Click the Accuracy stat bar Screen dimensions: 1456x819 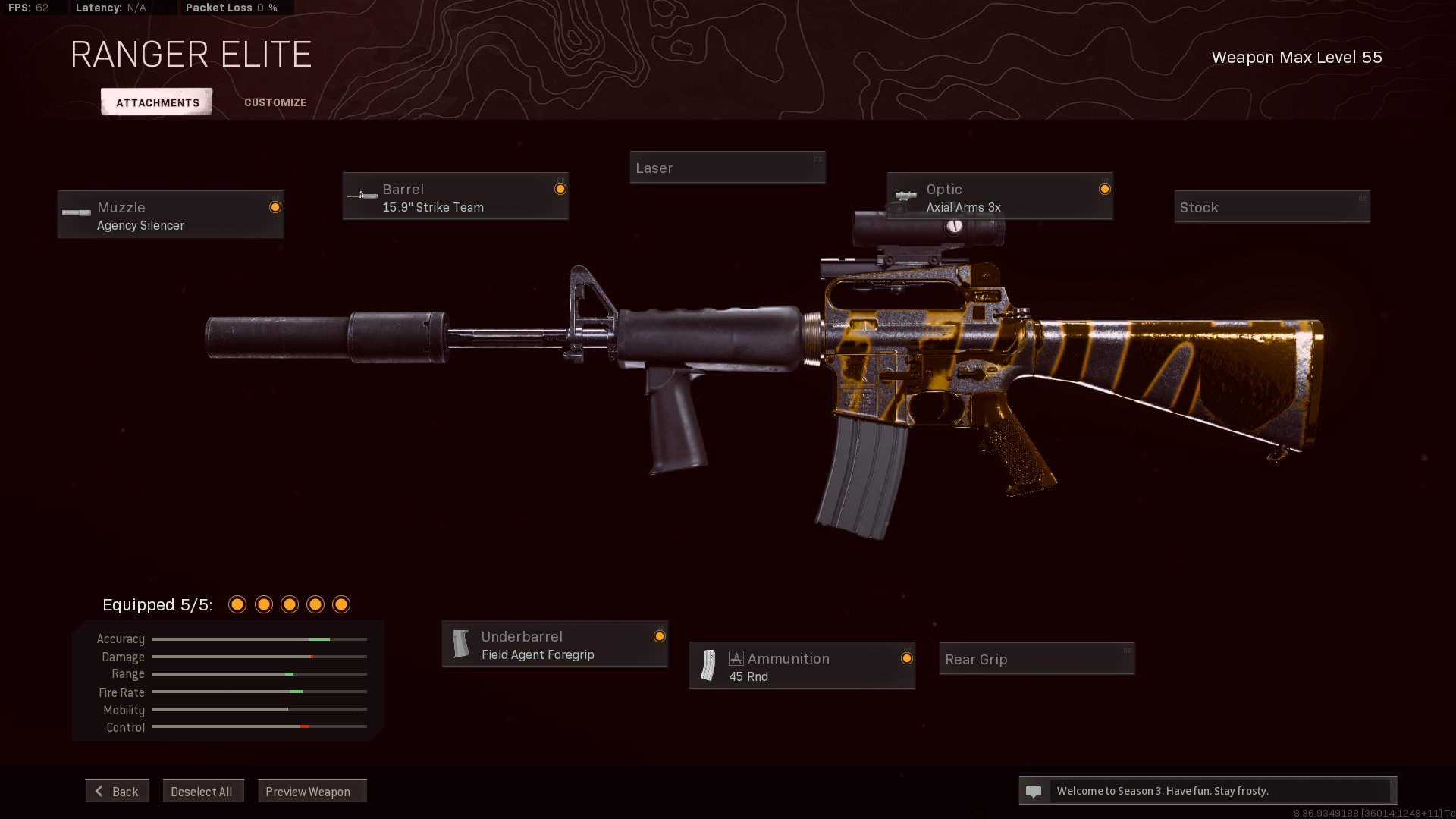coord(259,639)
